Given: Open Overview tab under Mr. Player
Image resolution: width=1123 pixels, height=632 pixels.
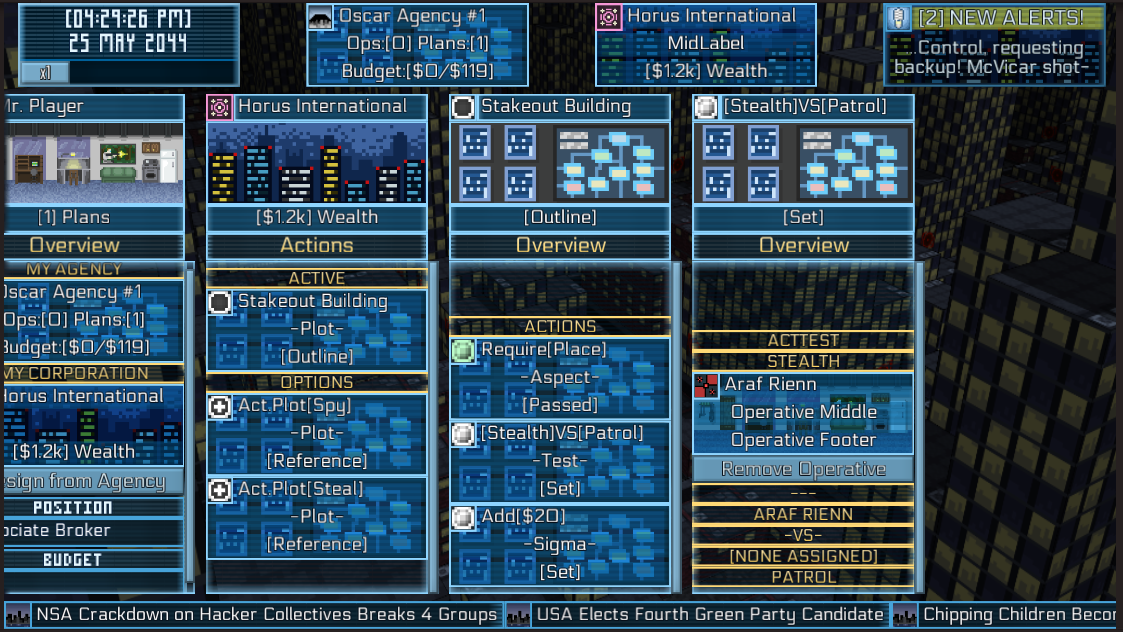Looking at the screenshot, I should point(75,245).
